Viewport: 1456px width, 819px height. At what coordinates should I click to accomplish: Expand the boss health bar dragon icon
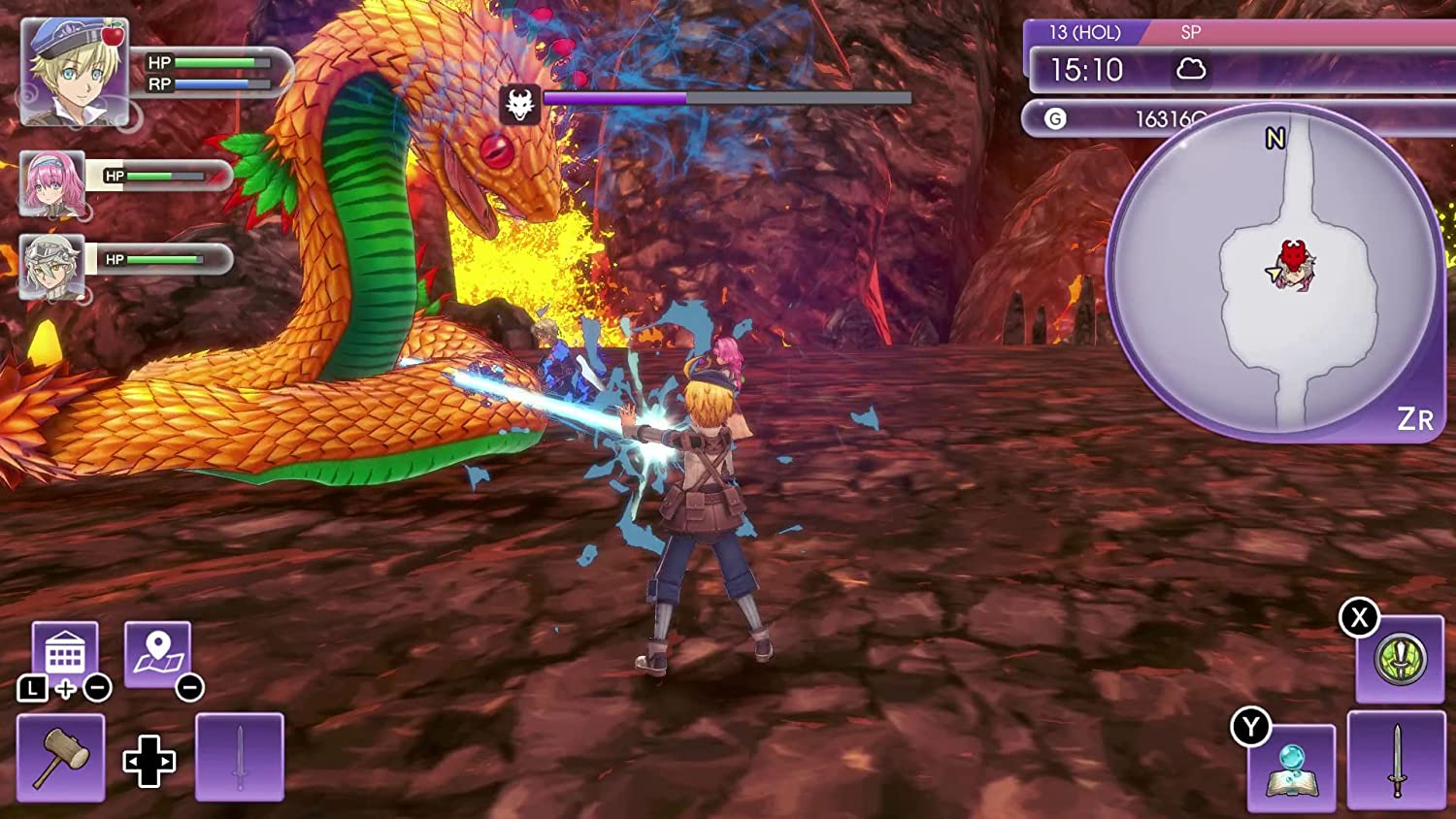[521, 100]
